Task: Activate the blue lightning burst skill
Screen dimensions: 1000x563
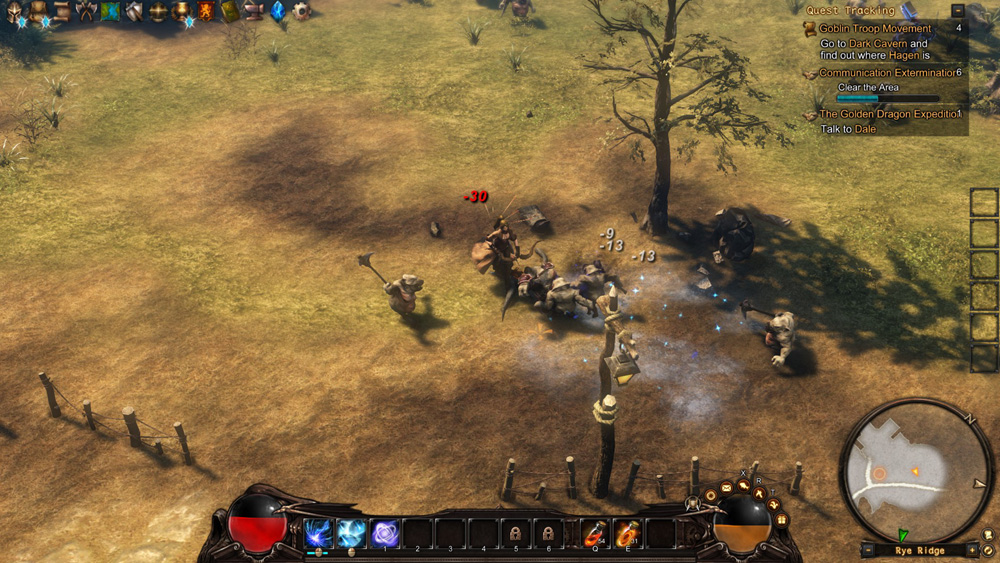Action: click(x=319, y=533)
